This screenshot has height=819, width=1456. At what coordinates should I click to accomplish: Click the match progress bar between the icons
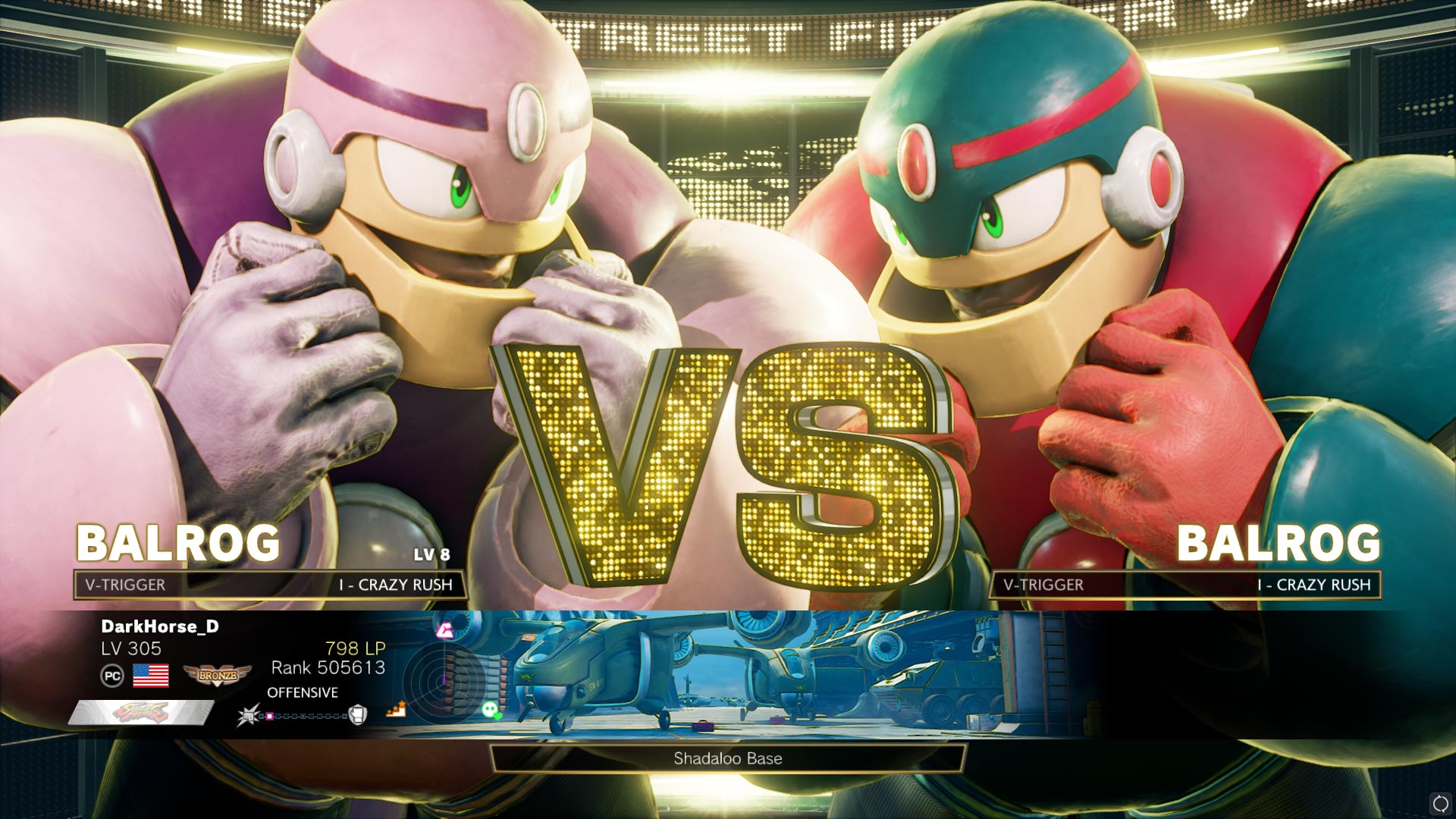pyautogui.click(x=303, y=716)
